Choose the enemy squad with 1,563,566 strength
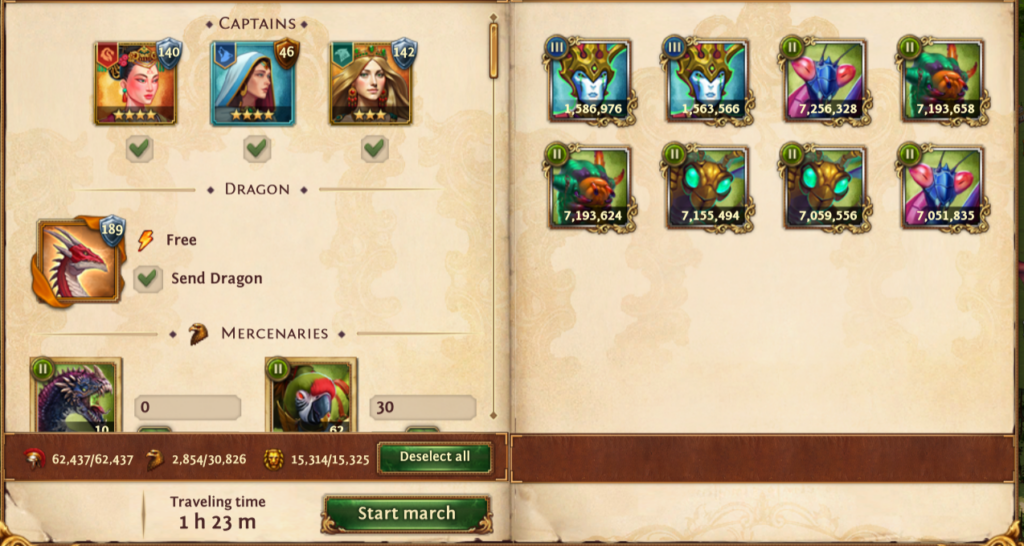This screenshot has width=1024, height=546. (706, 81)
